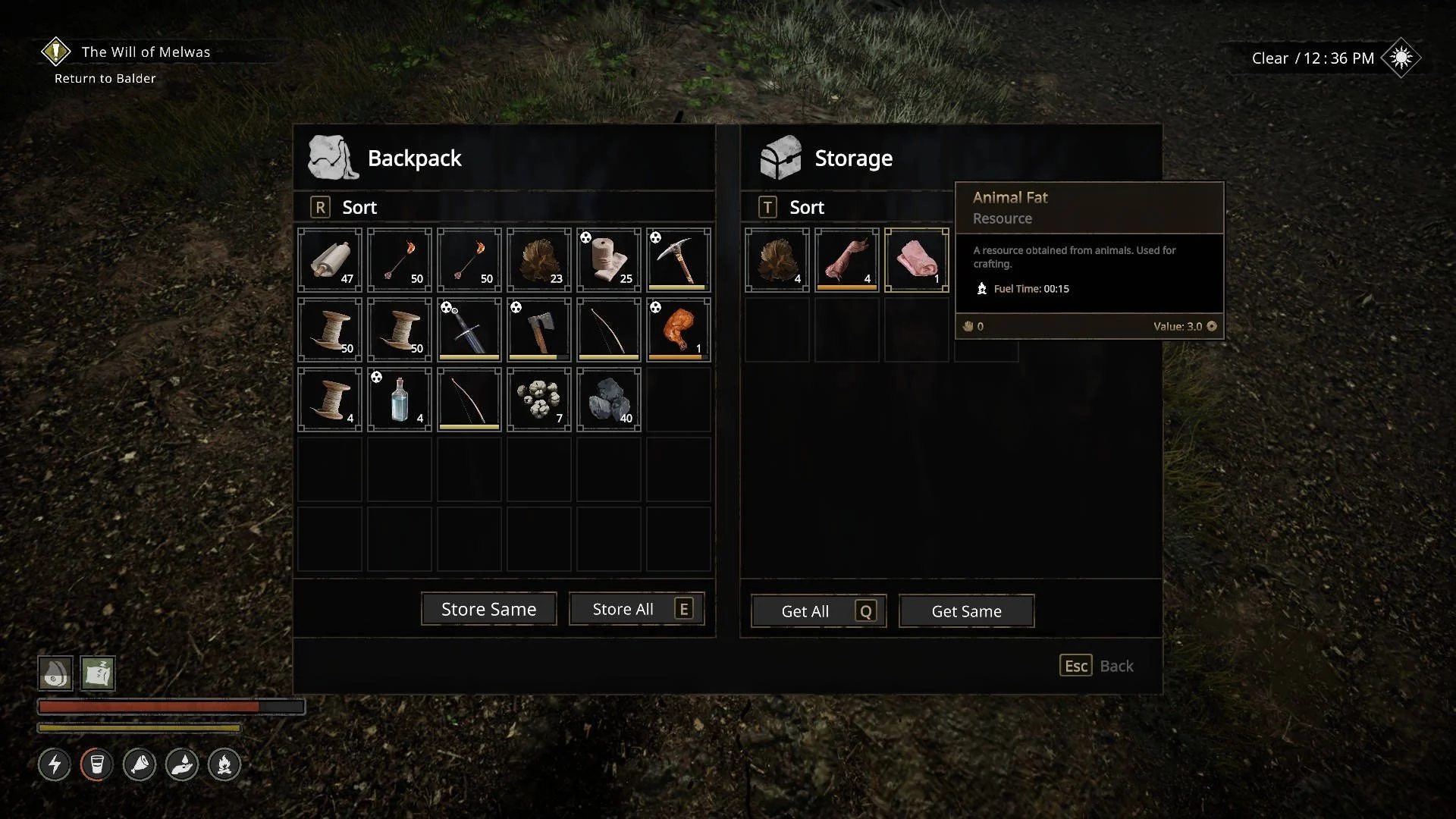The image size is (1456, 819).
Task: Choose the sword in the backpack
Action: point(469,329)
